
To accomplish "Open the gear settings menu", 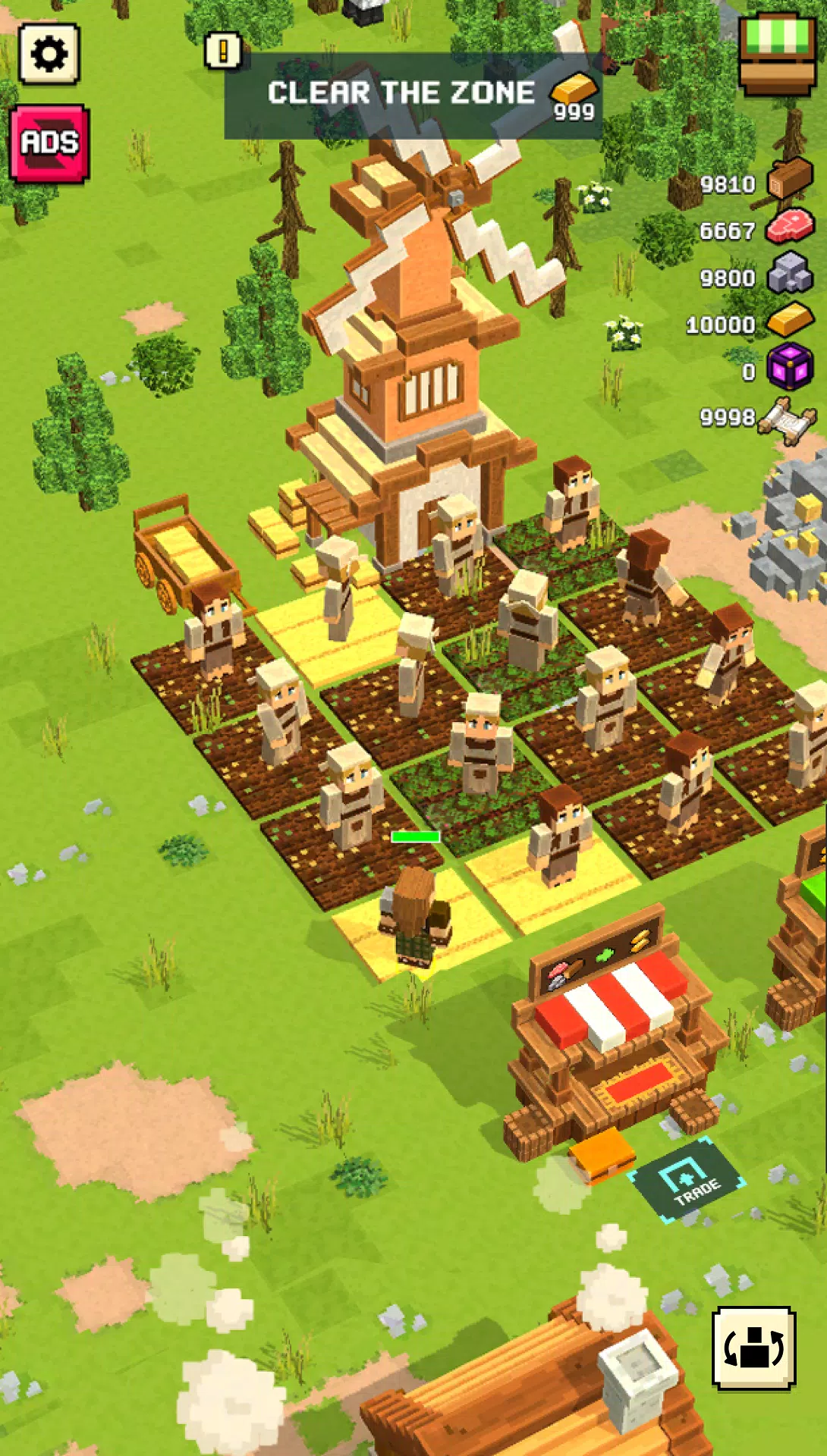I will (49, 54).
